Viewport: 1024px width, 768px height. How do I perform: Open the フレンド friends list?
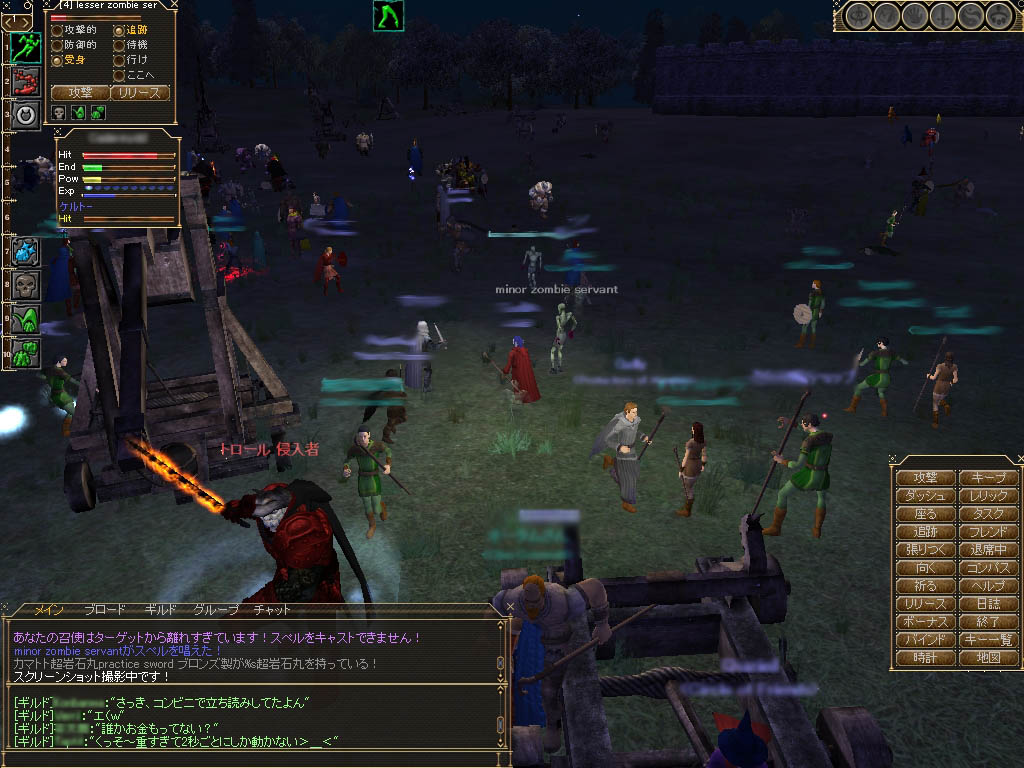(988, 532)
